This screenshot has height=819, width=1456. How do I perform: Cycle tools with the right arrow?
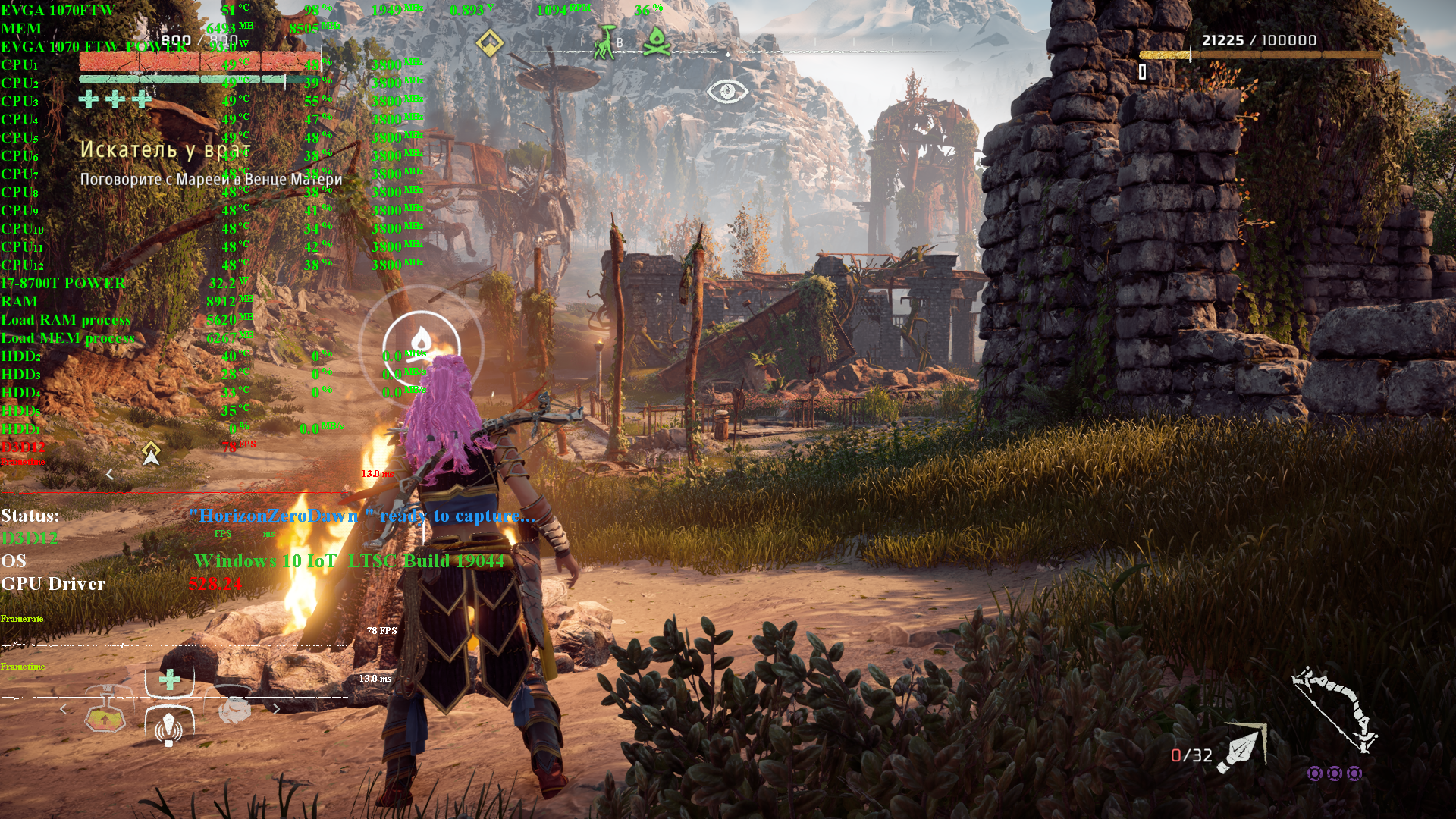[277, 710]
